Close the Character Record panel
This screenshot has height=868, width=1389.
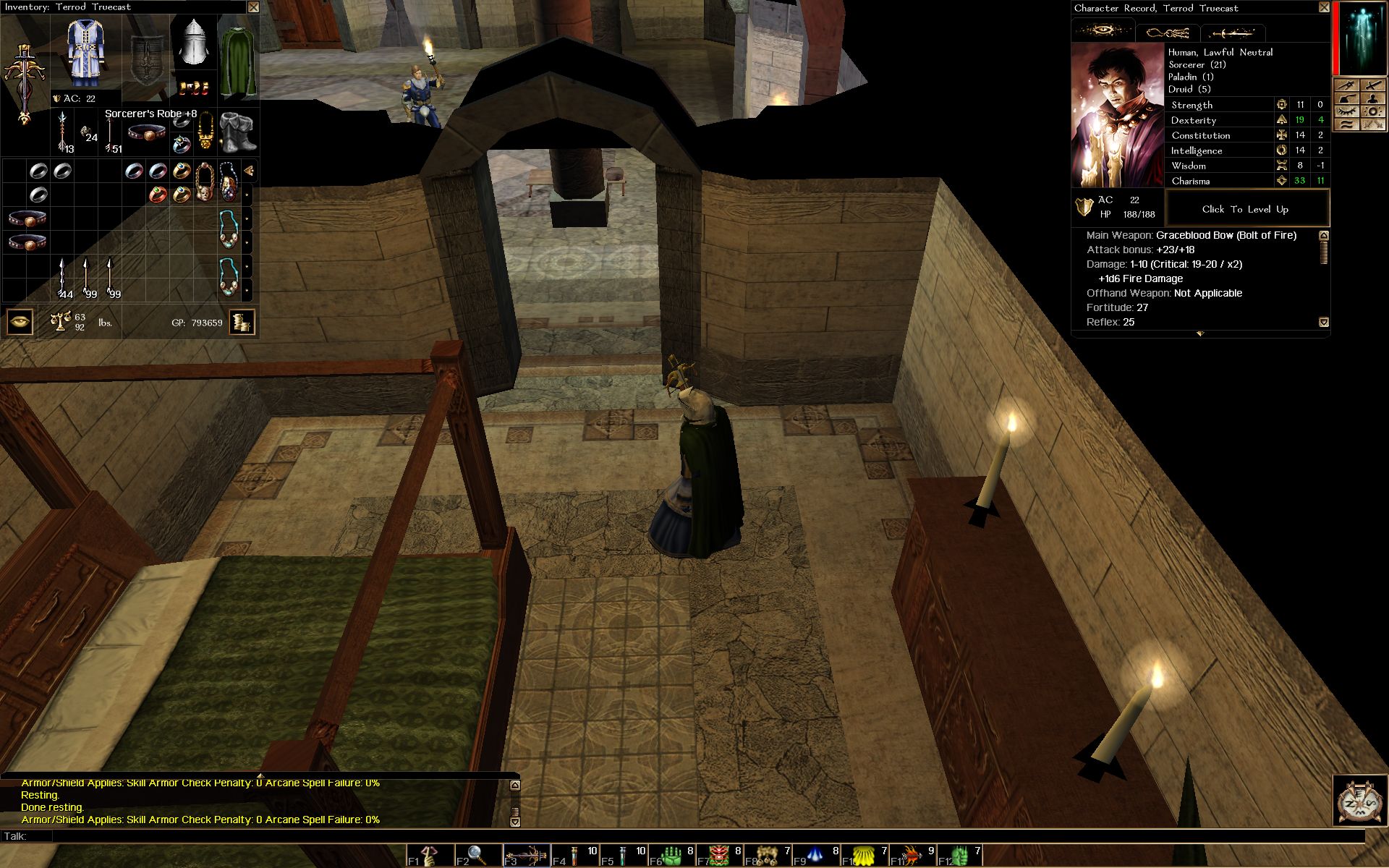pos(1324,7)
